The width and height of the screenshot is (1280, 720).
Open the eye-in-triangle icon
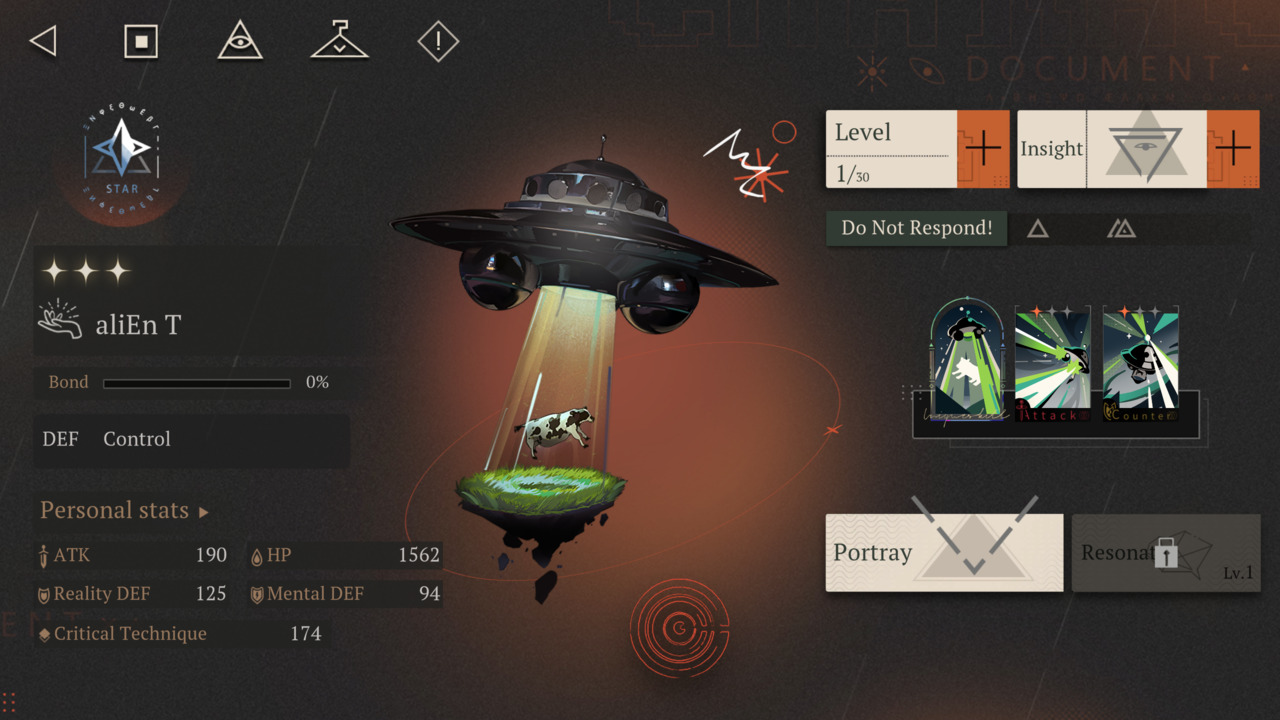tap(240, 42)
